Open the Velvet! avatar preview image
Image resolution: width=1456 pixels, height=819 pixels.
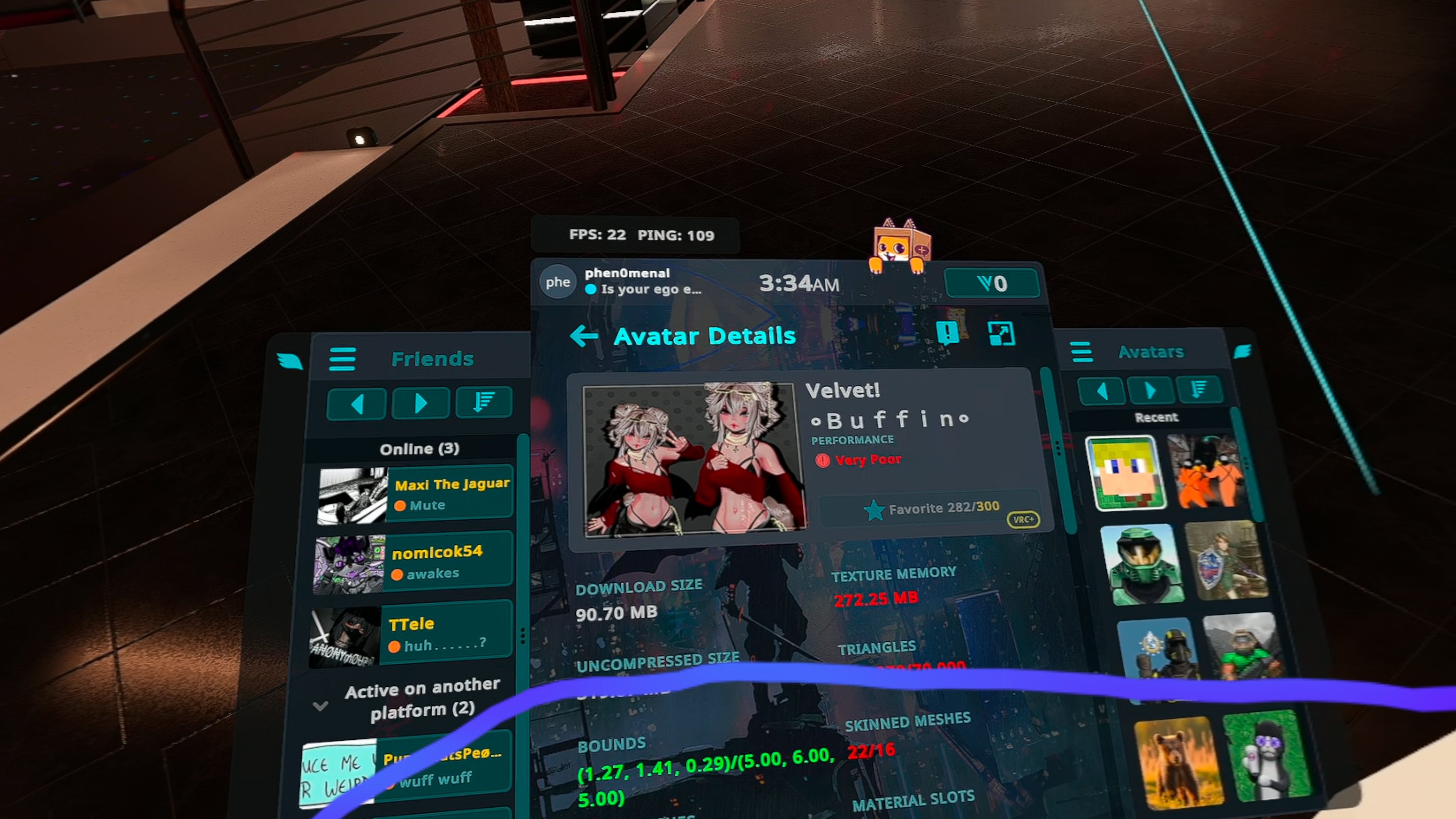[695, 459]
